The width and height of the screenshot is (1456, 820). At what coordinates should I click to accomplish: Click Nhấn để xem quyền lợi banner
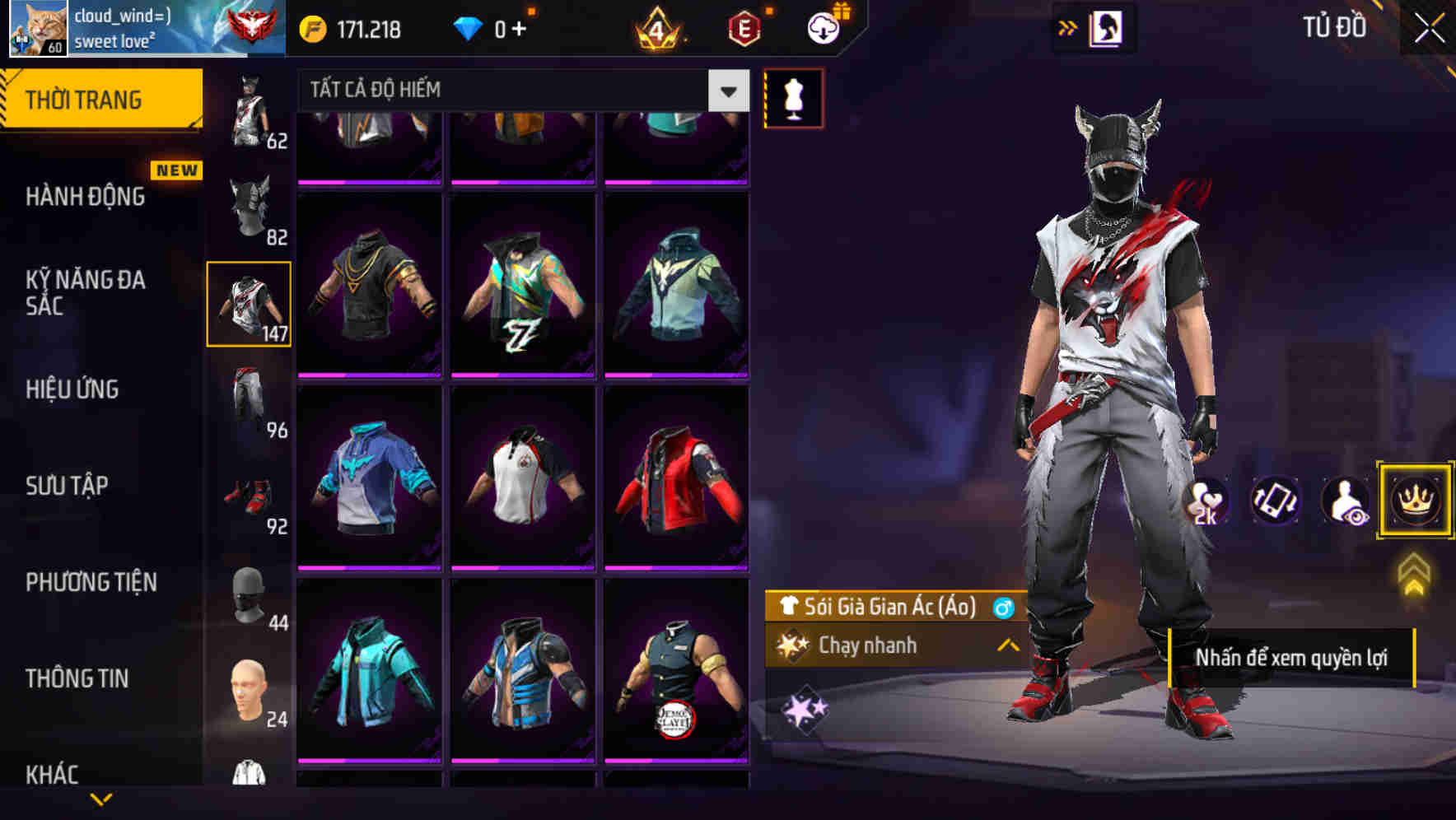1293,658
